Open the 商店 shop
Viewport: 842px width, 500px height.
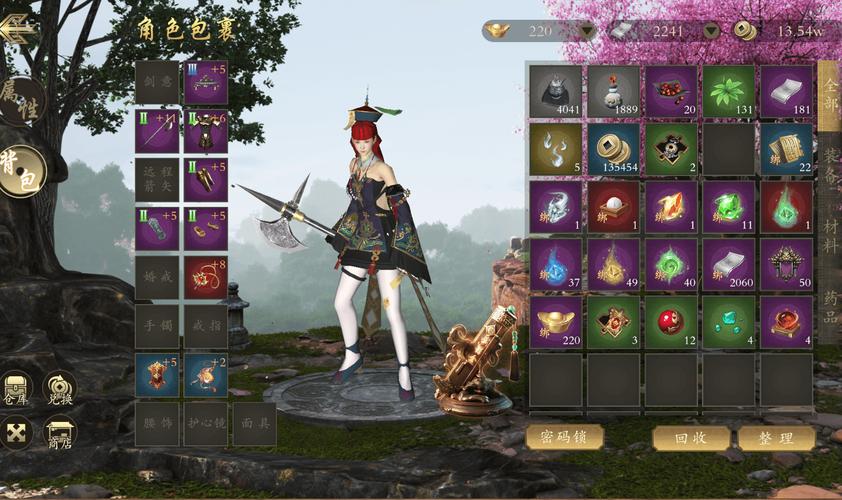click(x=59, y=434)
